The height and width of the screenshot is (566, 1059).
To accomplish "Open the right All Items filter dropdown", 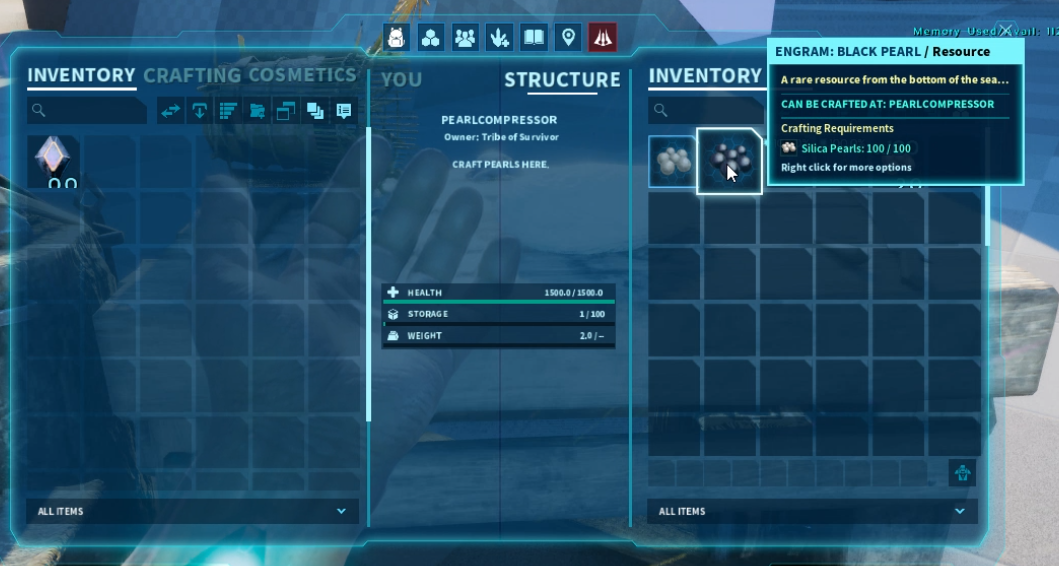I will click(x=812, y=511).
